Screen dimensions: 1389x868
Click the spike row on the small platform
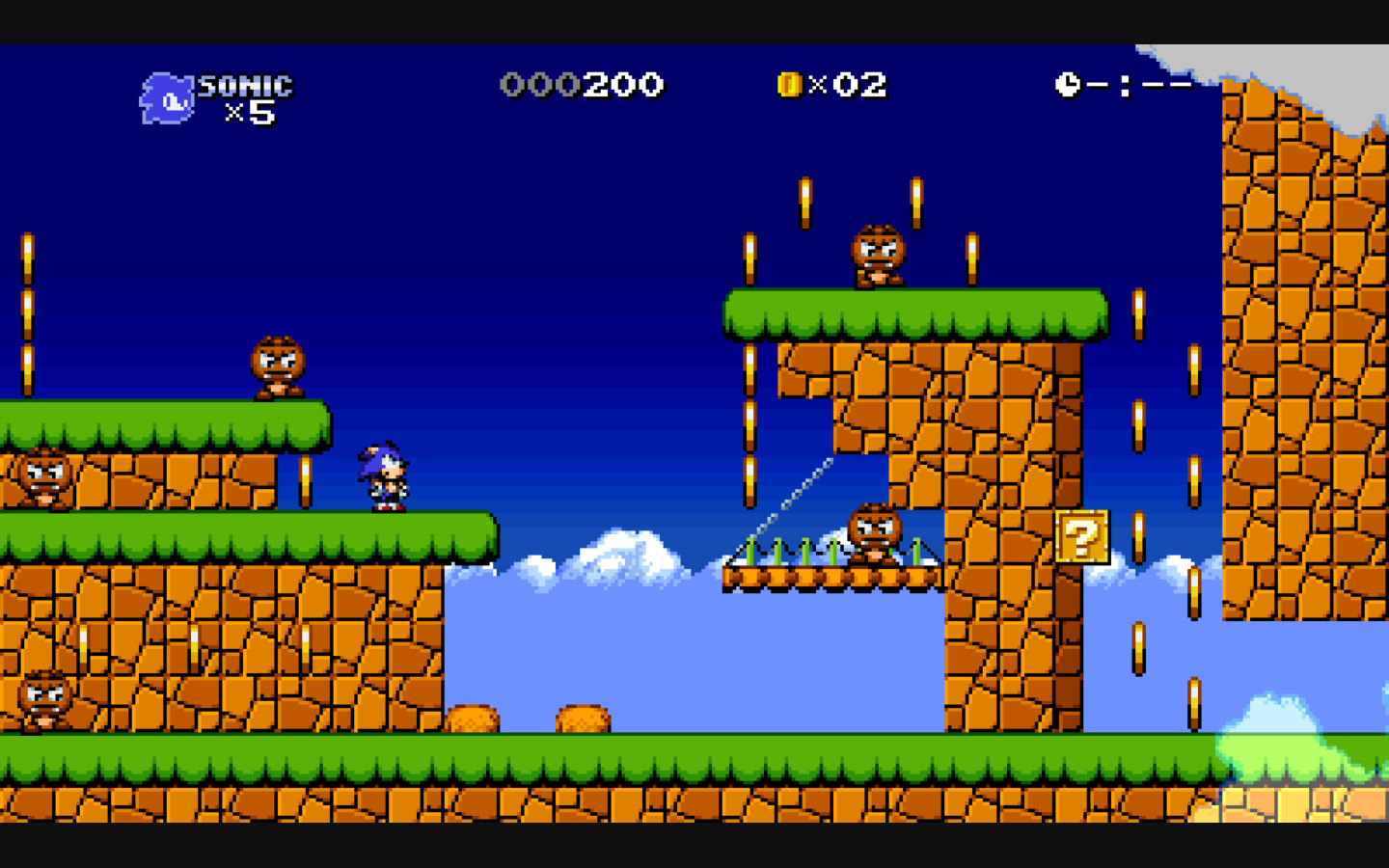point(801,553)
